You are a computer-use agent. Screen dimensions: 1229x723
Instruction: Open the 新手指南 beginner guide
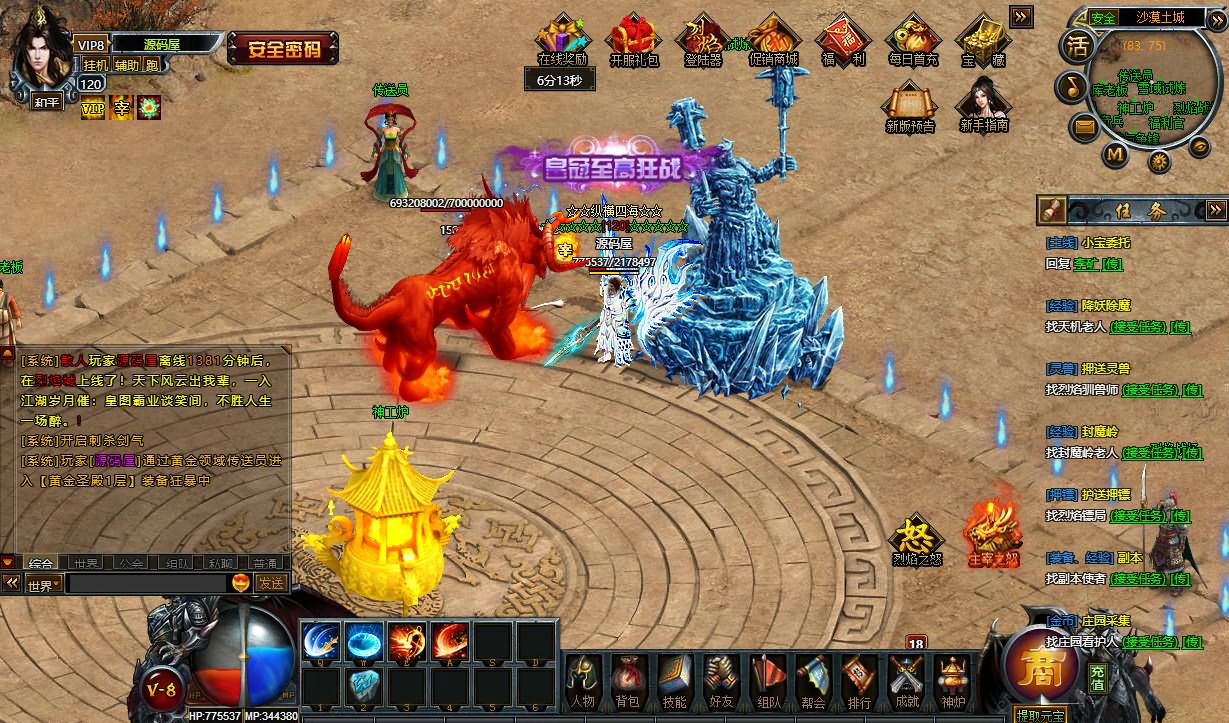click(x=983, y=104)
